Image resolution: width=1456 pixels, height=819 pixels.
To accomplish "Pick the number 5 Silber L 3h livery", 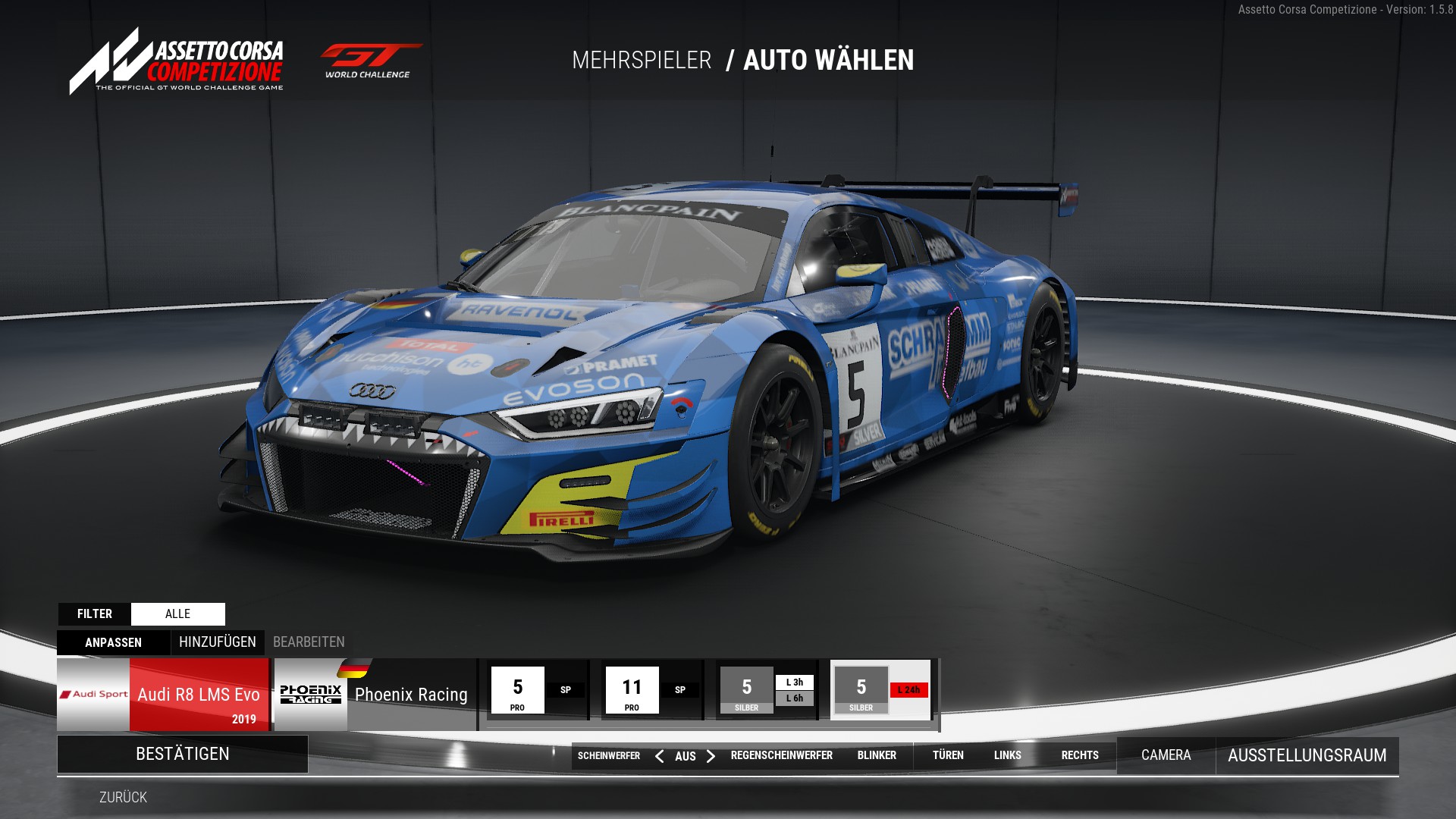I will click(x=767, y=690).
